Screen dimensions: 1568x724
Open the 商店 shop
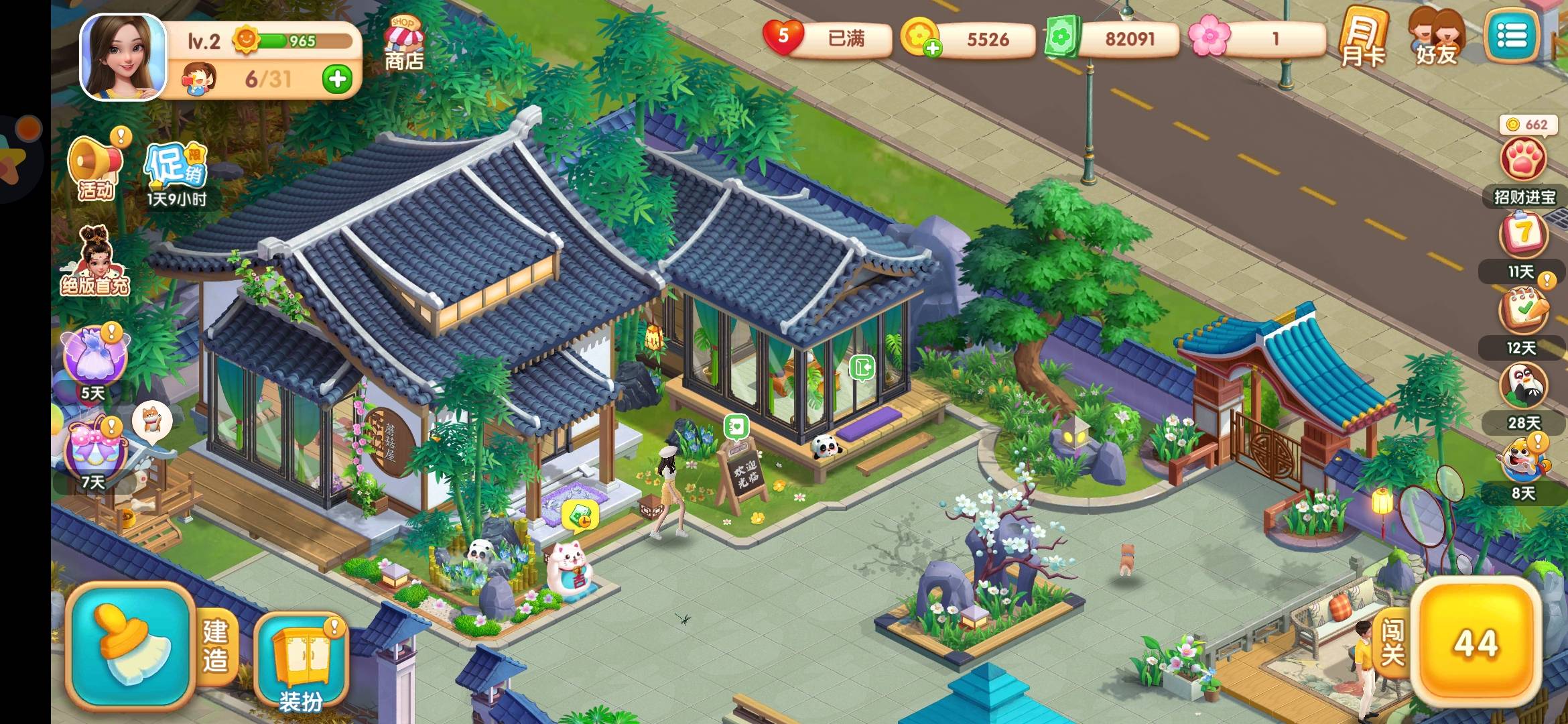pyautogui.click(x=403, y=44)
